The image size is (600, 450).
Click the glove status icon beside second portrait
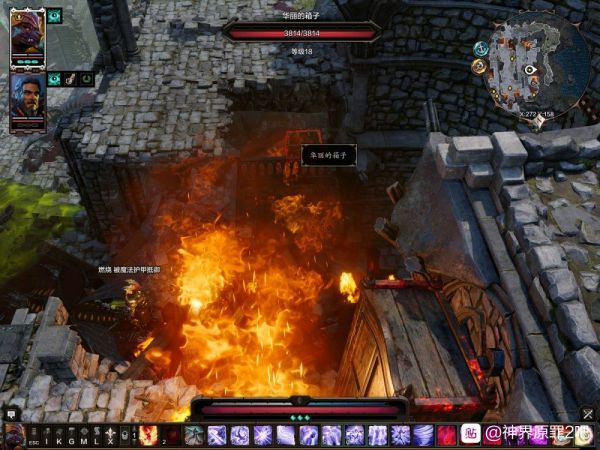click(70, 78)
